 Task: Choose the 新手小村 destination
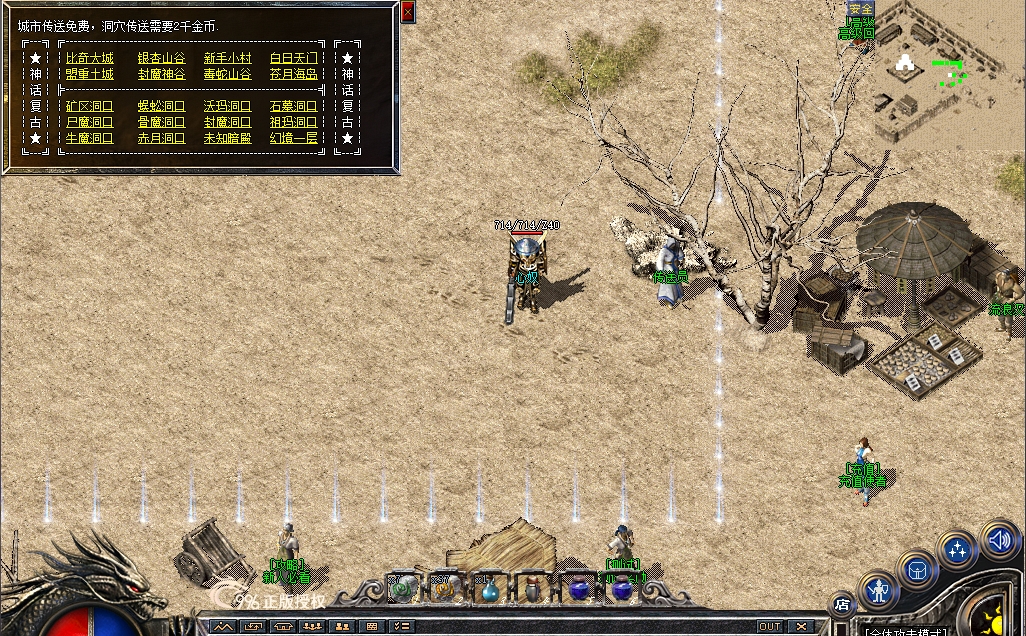click(227, 59)
